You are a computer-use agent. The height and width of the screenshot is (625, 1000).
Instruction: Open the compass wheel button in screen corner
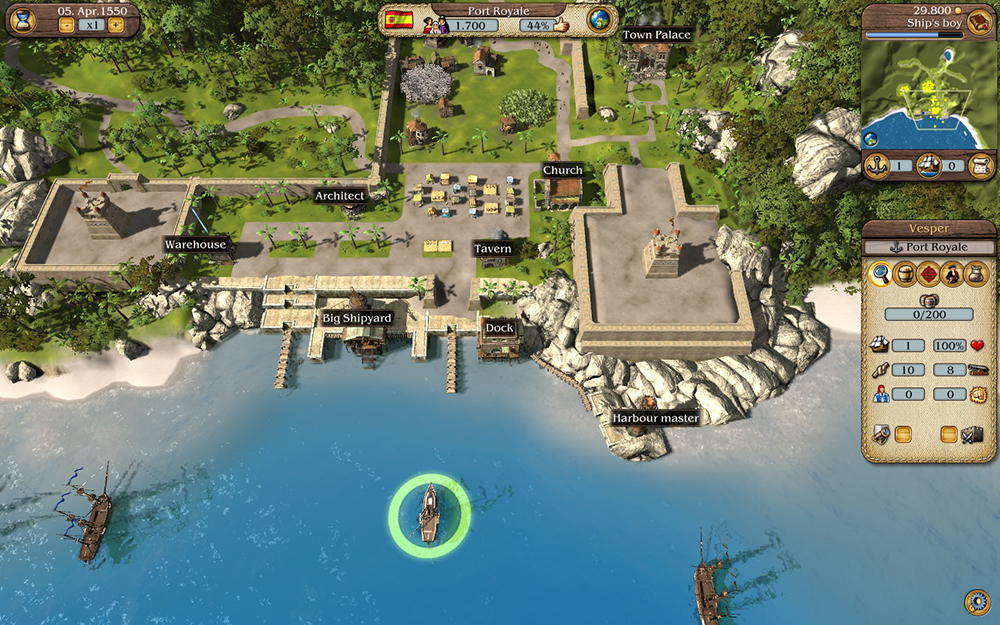pos(977,601)
